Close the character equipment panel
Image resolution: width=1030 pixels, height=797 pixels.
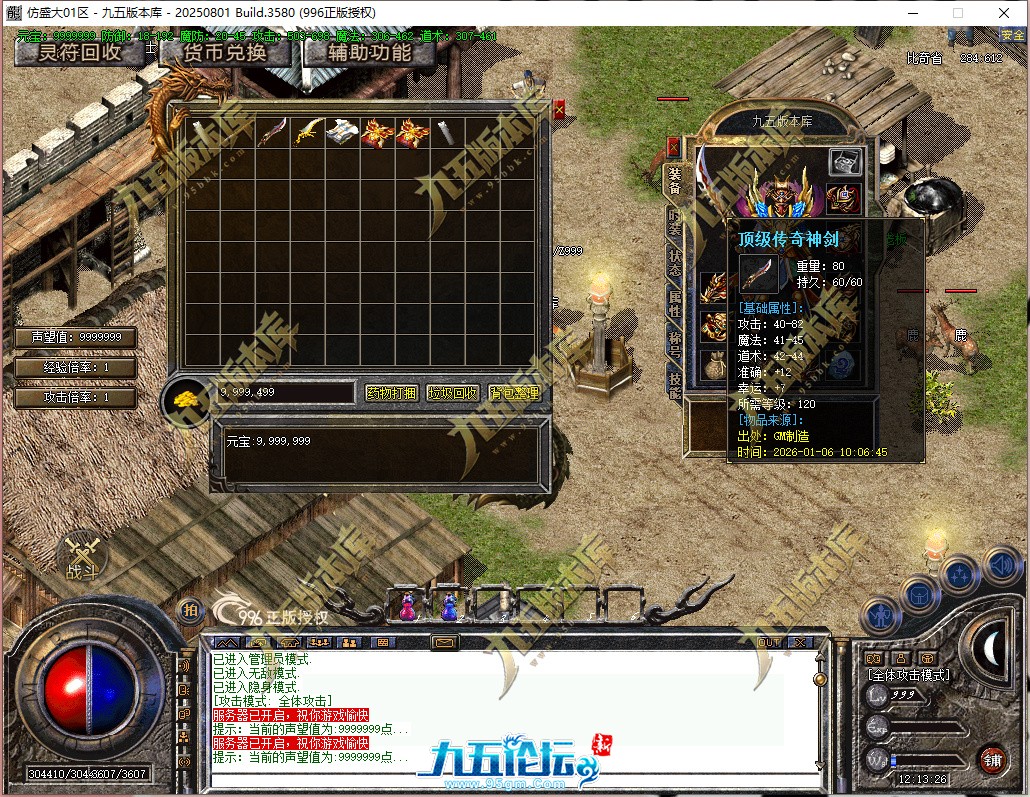(674, 146)
